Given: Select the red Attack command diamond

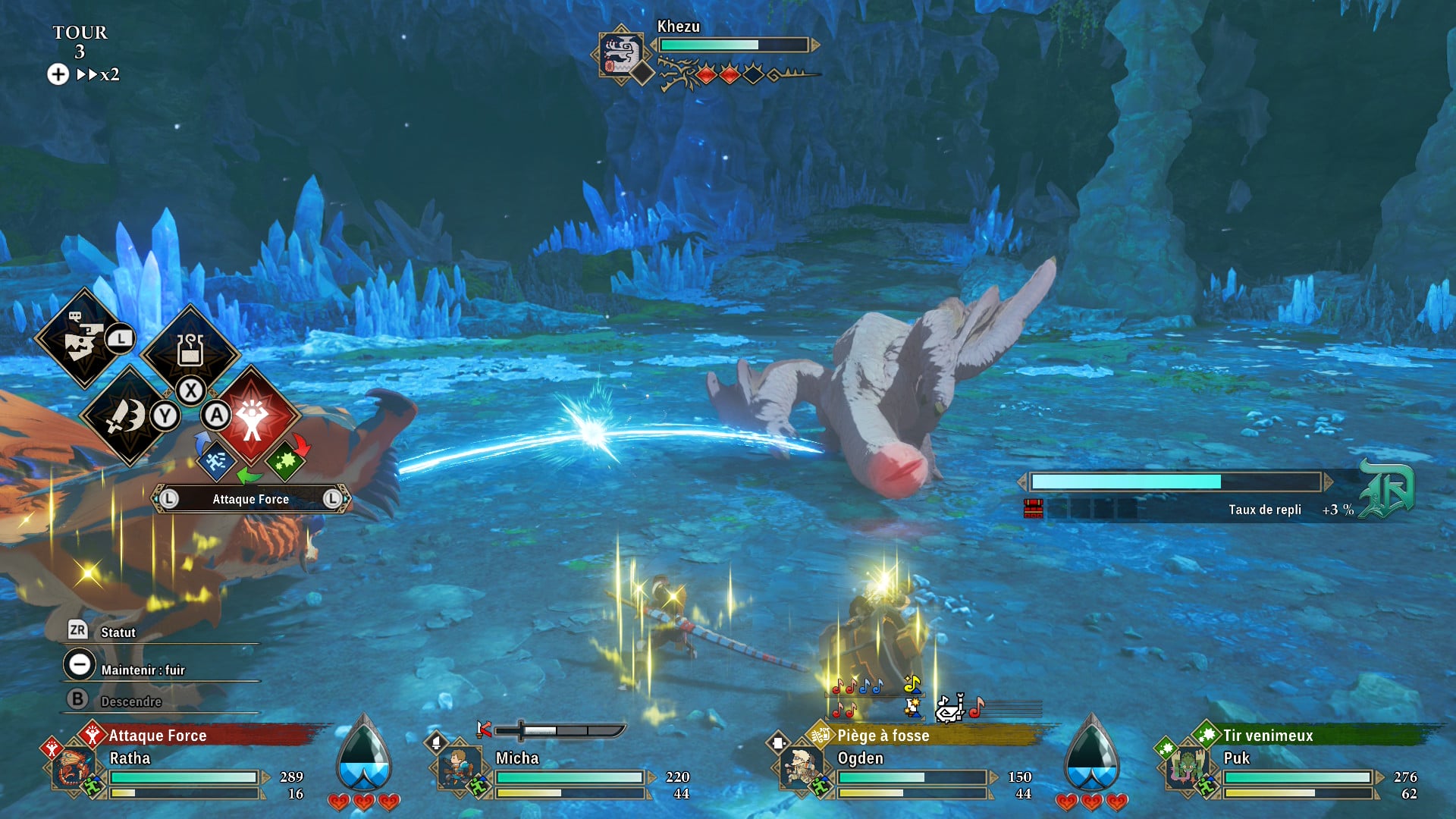Looking at the screenshot, I should (x=253, y=416).
